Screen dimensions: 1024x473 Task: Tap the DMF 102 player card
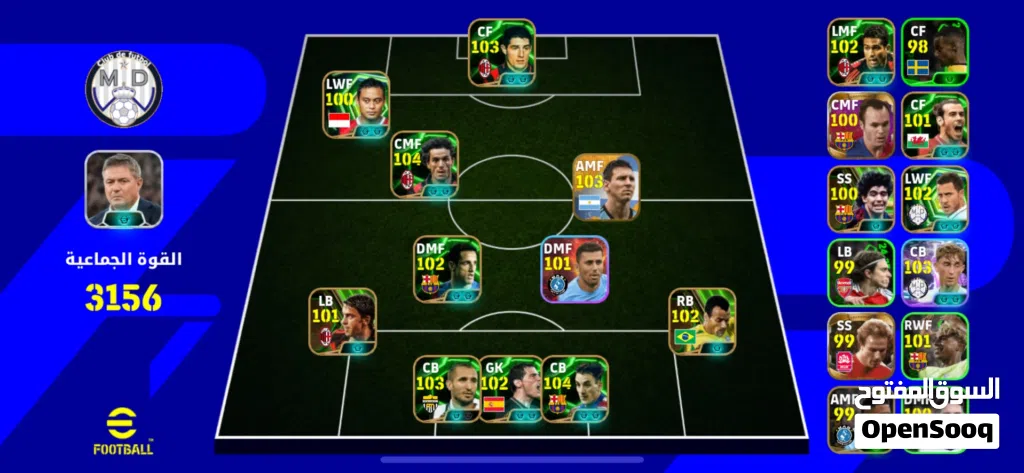tap(447, 269)
